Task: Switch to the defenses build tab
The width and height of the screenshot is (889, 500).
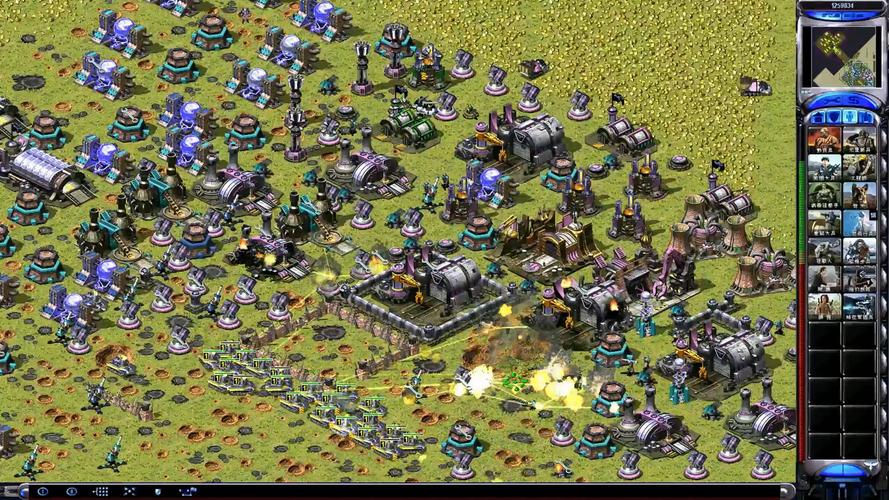Action: 834,118
